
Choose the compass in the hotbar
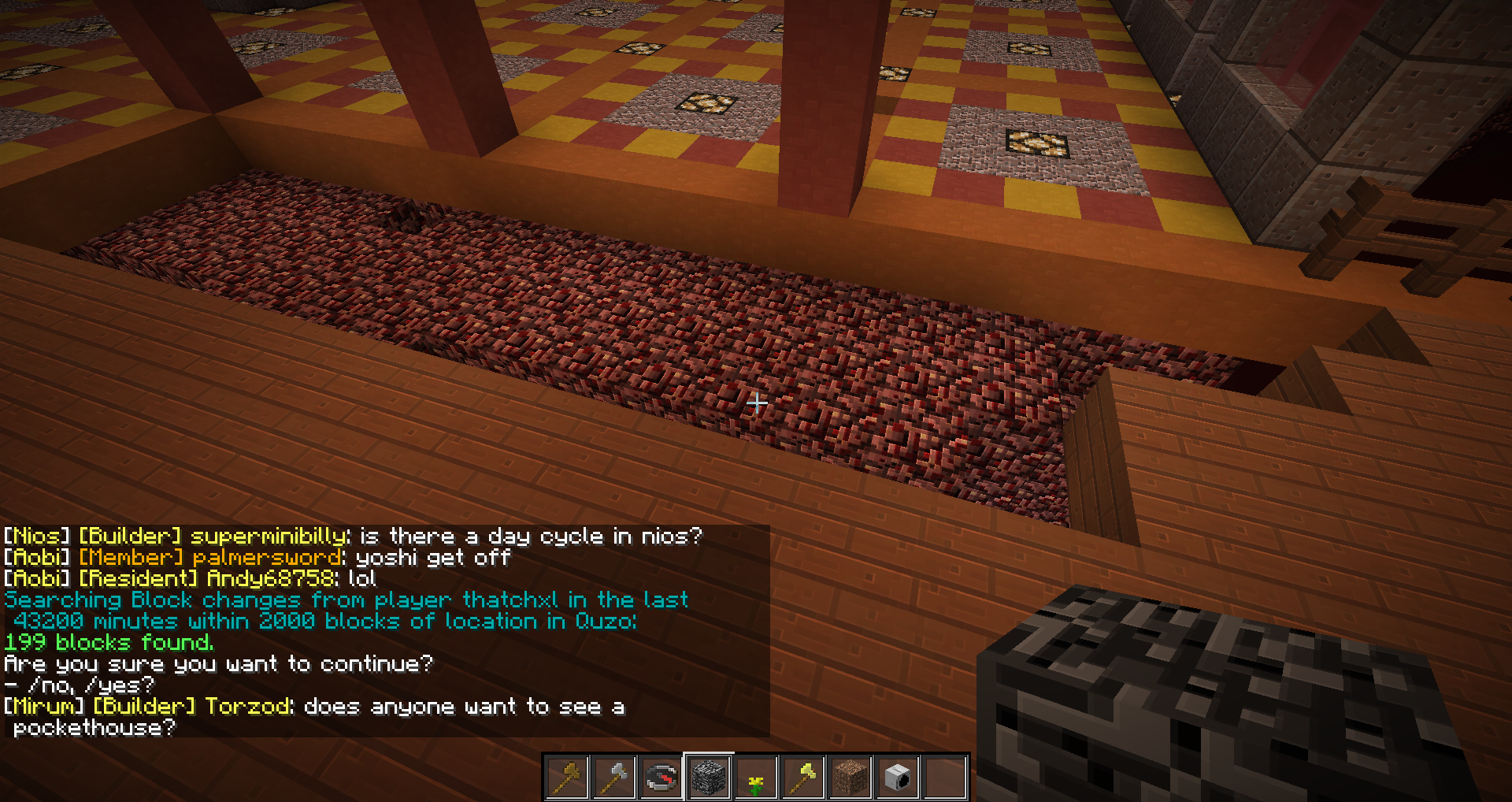(x=661, y=778)
